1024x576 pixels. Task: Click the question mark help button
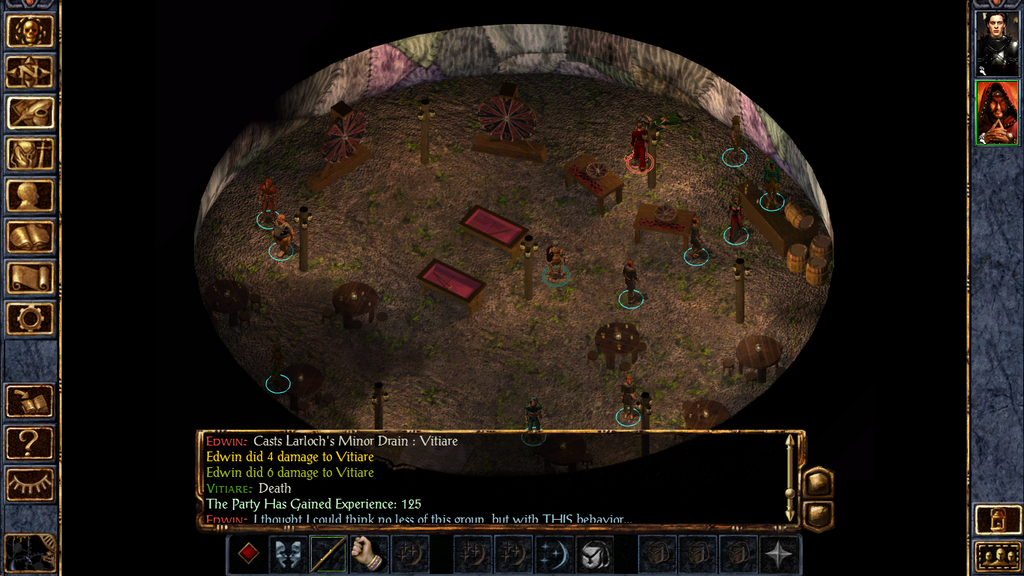[30, 442]
